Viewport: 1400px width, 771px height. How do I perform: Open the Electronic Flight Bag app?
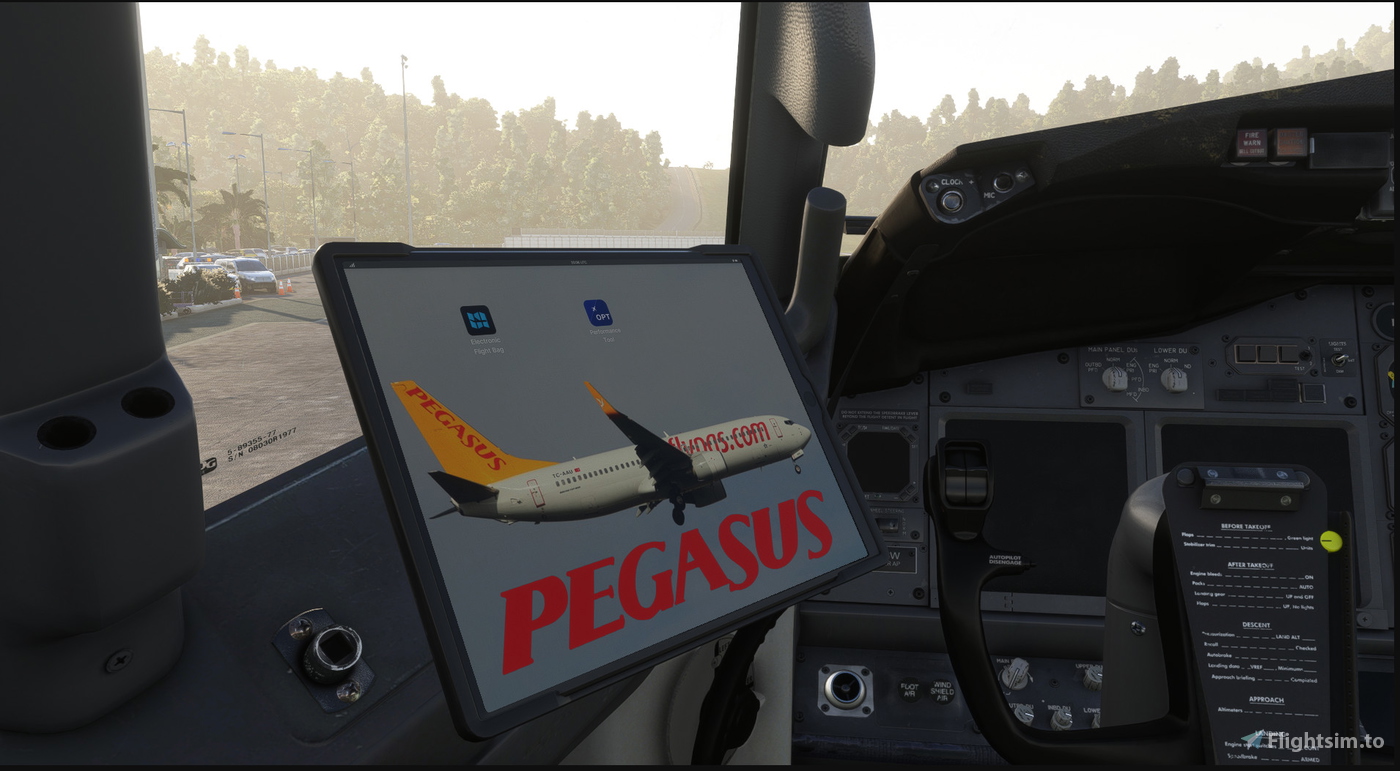tap(477, 322)
